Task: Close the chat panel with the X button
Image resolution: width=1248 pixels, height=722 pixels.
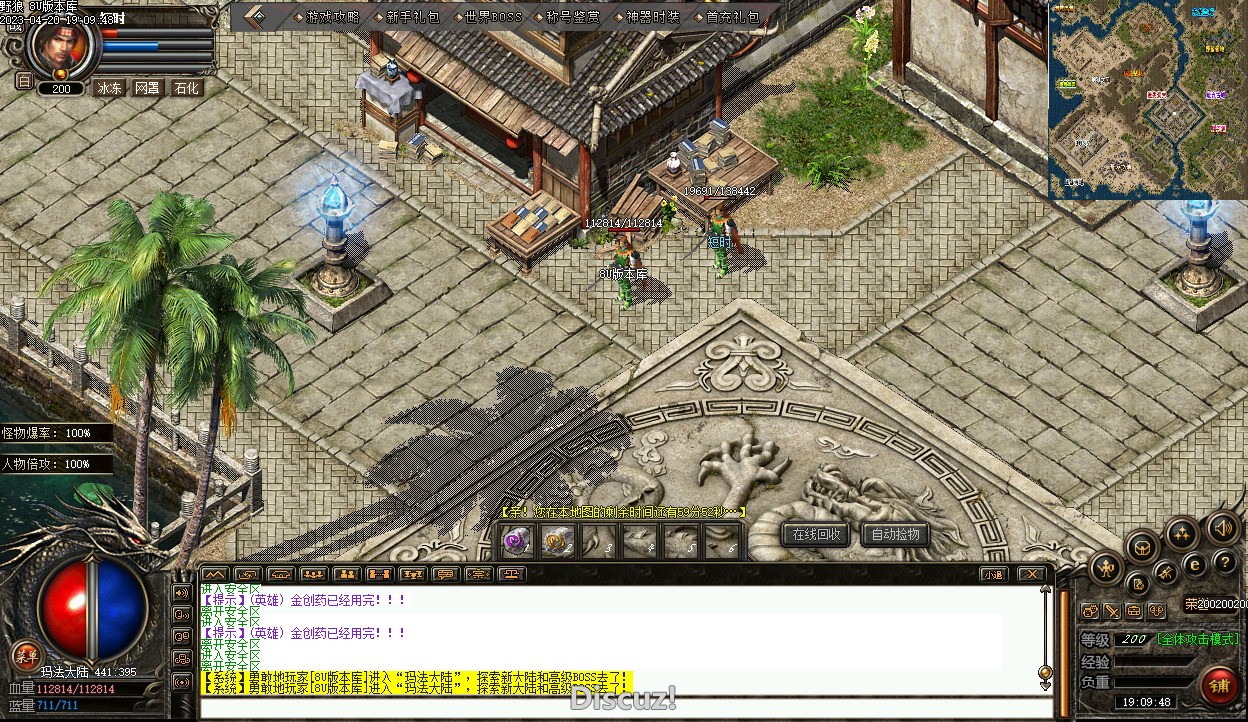Action: [1031, 574]
